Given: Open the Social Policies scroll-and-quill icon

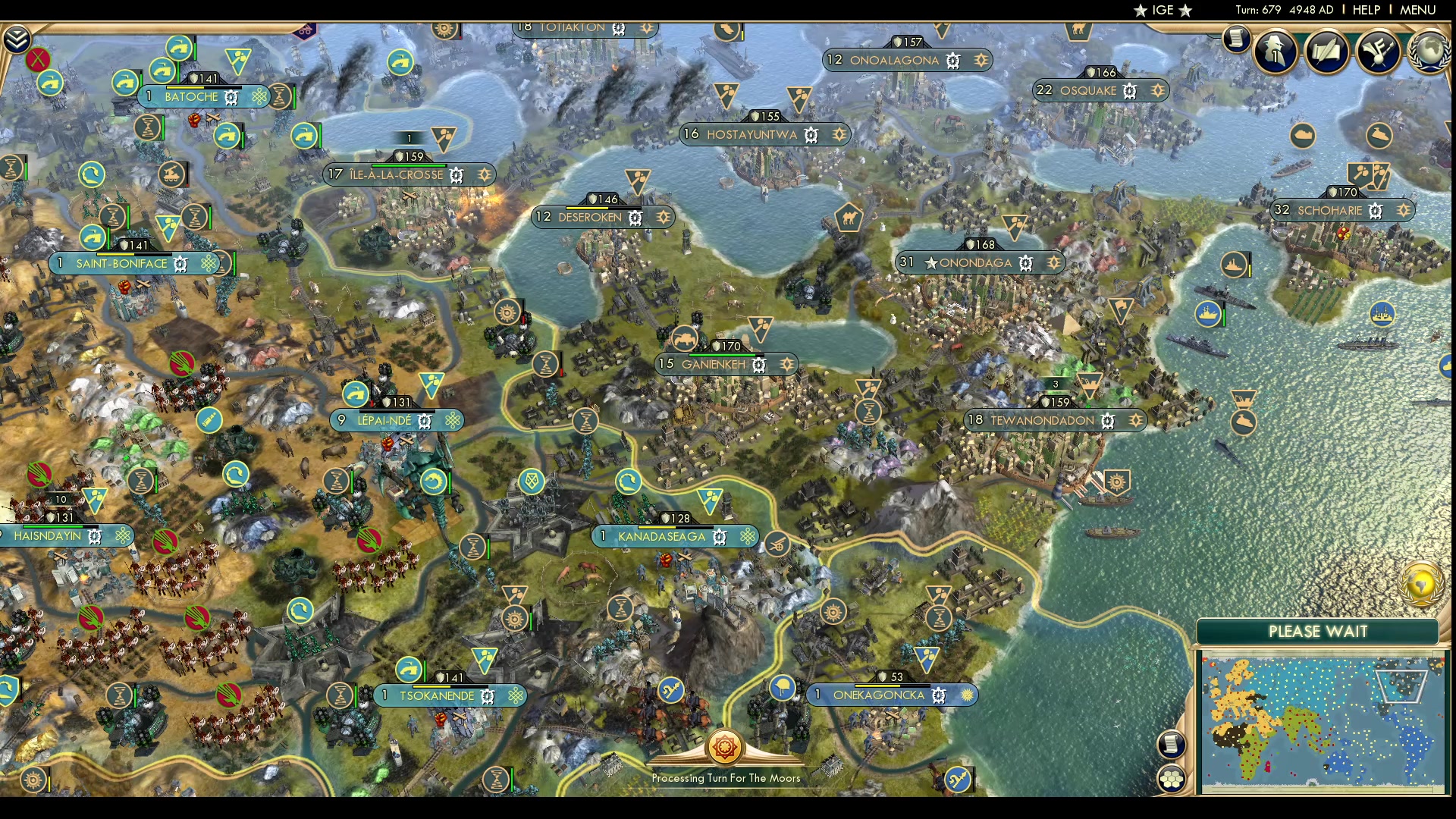Looking at the screenshot, I should point(1327,52).
